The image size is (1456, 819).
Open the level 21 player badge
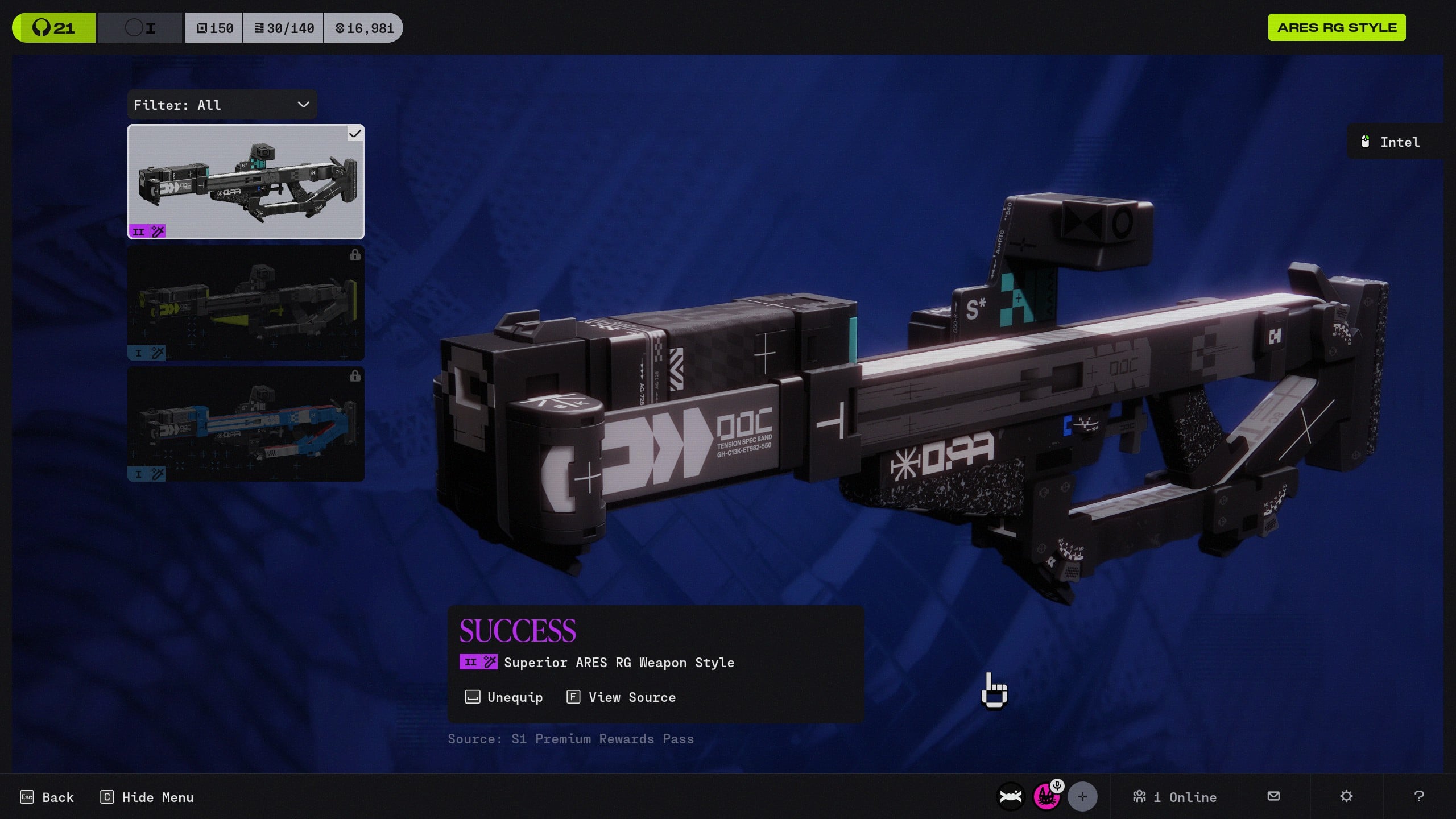click(x=54, y=28)
